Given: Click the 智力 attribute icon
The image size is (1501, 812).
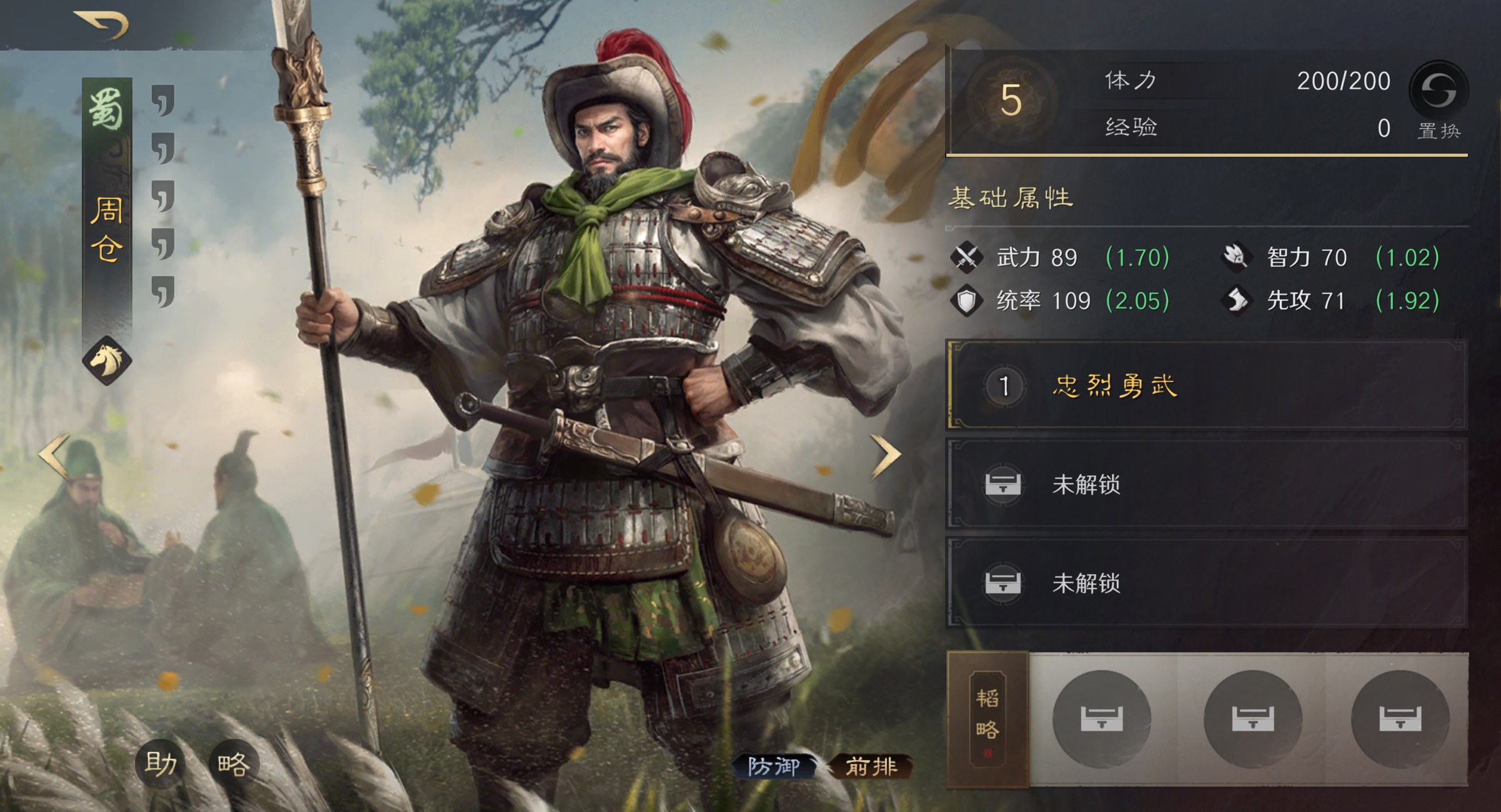Looking at the screenshot, I should 1236,257.
